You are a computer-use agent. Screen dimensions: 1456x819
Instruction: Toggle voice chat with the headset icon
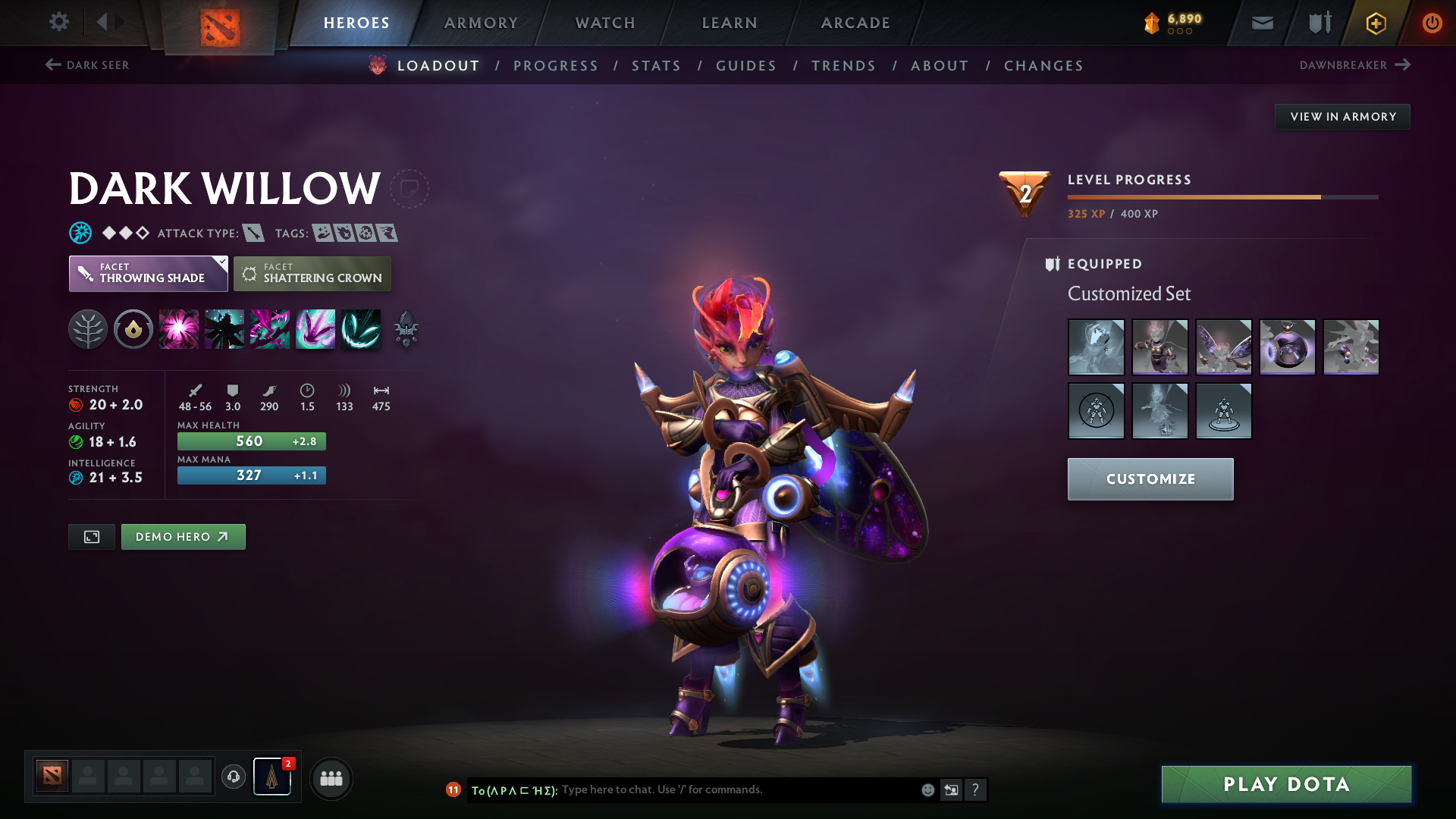233,778
